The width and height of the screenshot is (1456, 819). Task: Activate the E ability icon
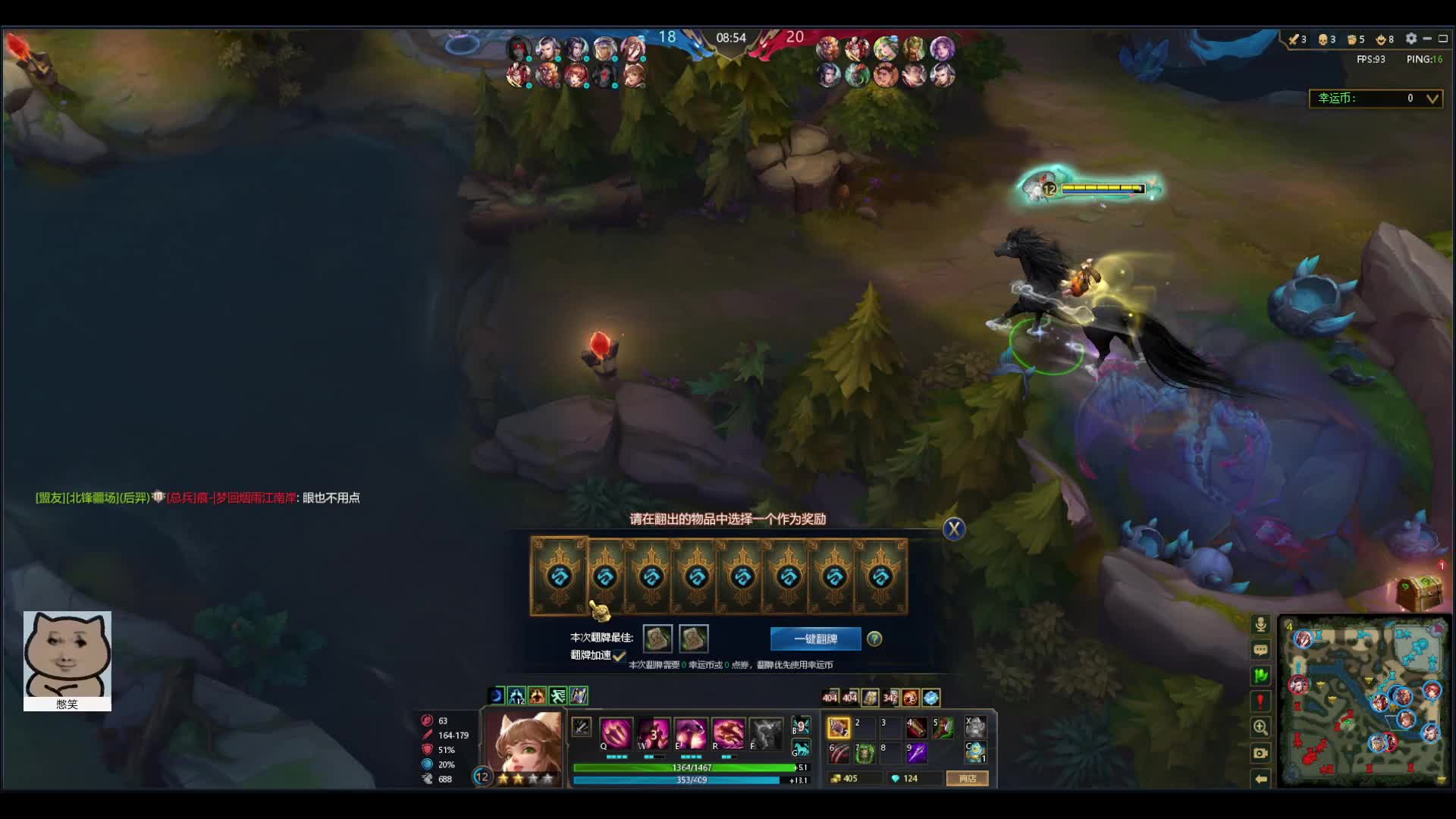pyautogui.click(x=690, y=733)
